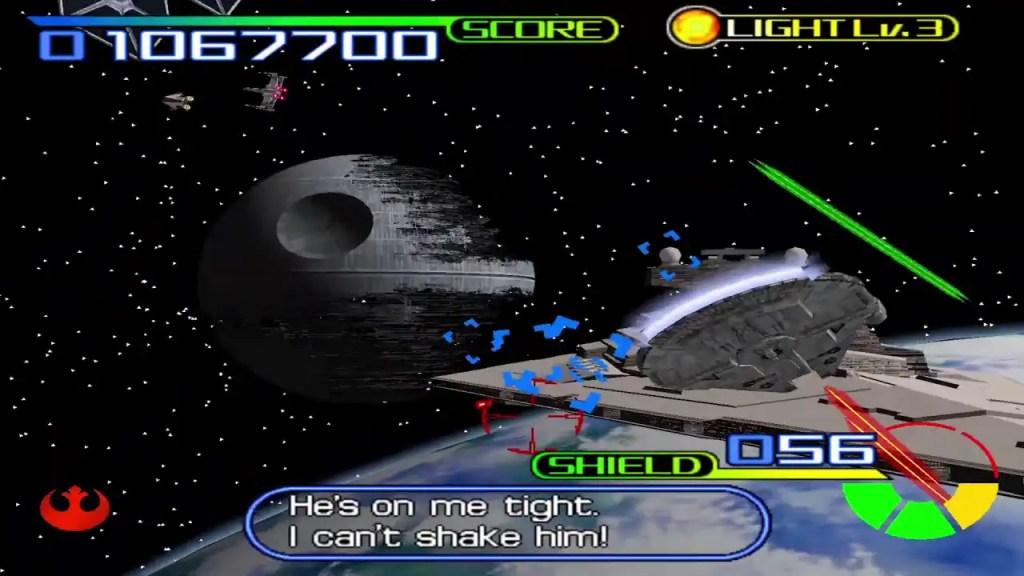Click the red Rebel Alliance emblem
This screenshot has height=576, width=1024.
coord(73,507)
